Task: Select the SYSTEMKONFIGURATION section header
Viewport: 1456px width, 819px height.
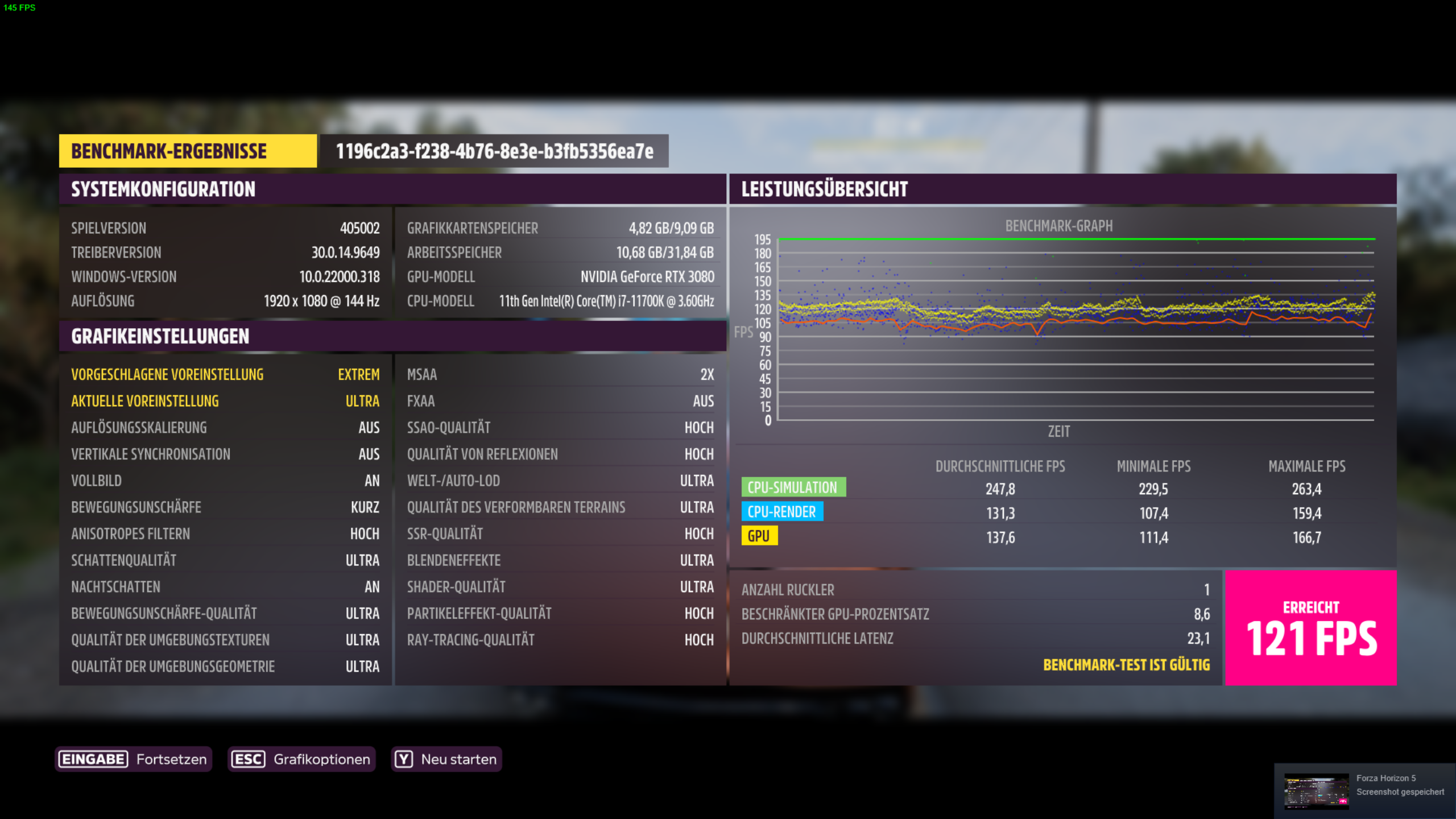Action: point(163,189)
